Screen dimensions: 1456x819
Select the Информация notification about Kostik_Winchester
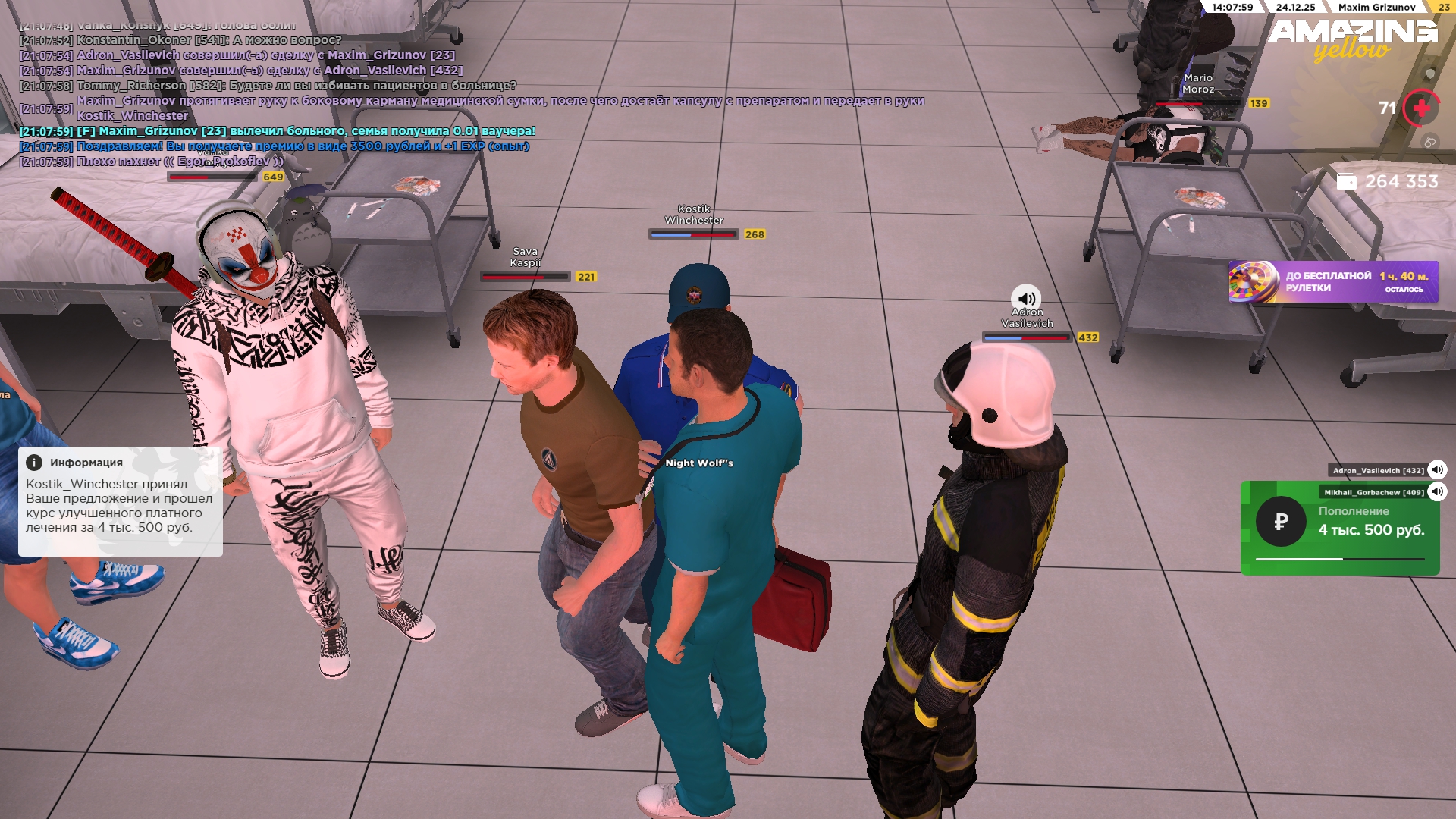click(x=121, y=501)
